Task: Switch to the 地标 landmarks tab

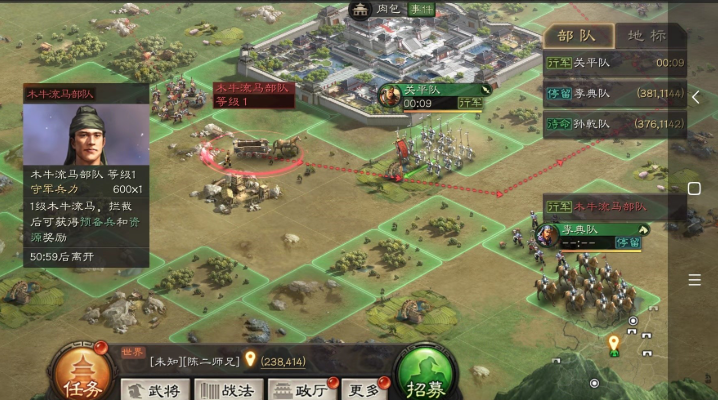Action: tap(646, 35)
